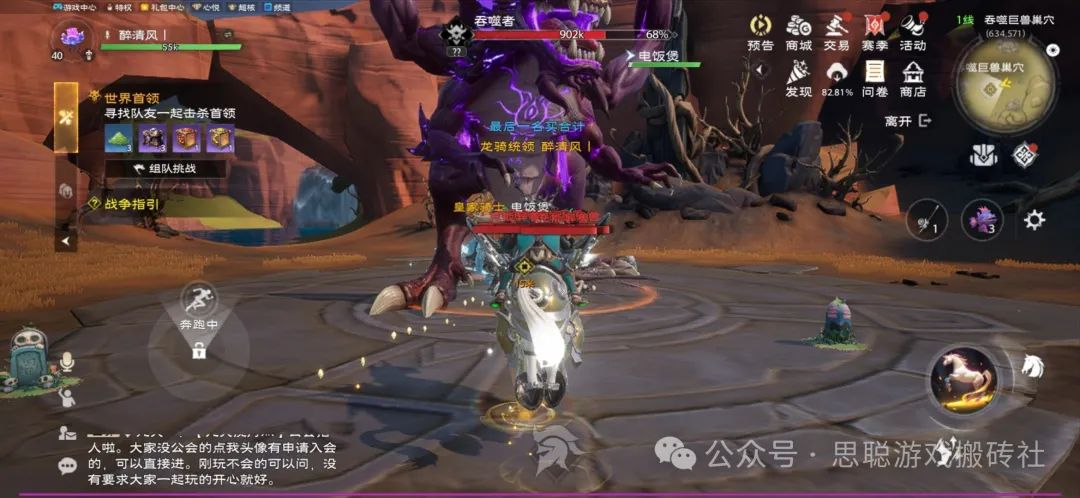Open the 活动 events menu

pos(912,31)
